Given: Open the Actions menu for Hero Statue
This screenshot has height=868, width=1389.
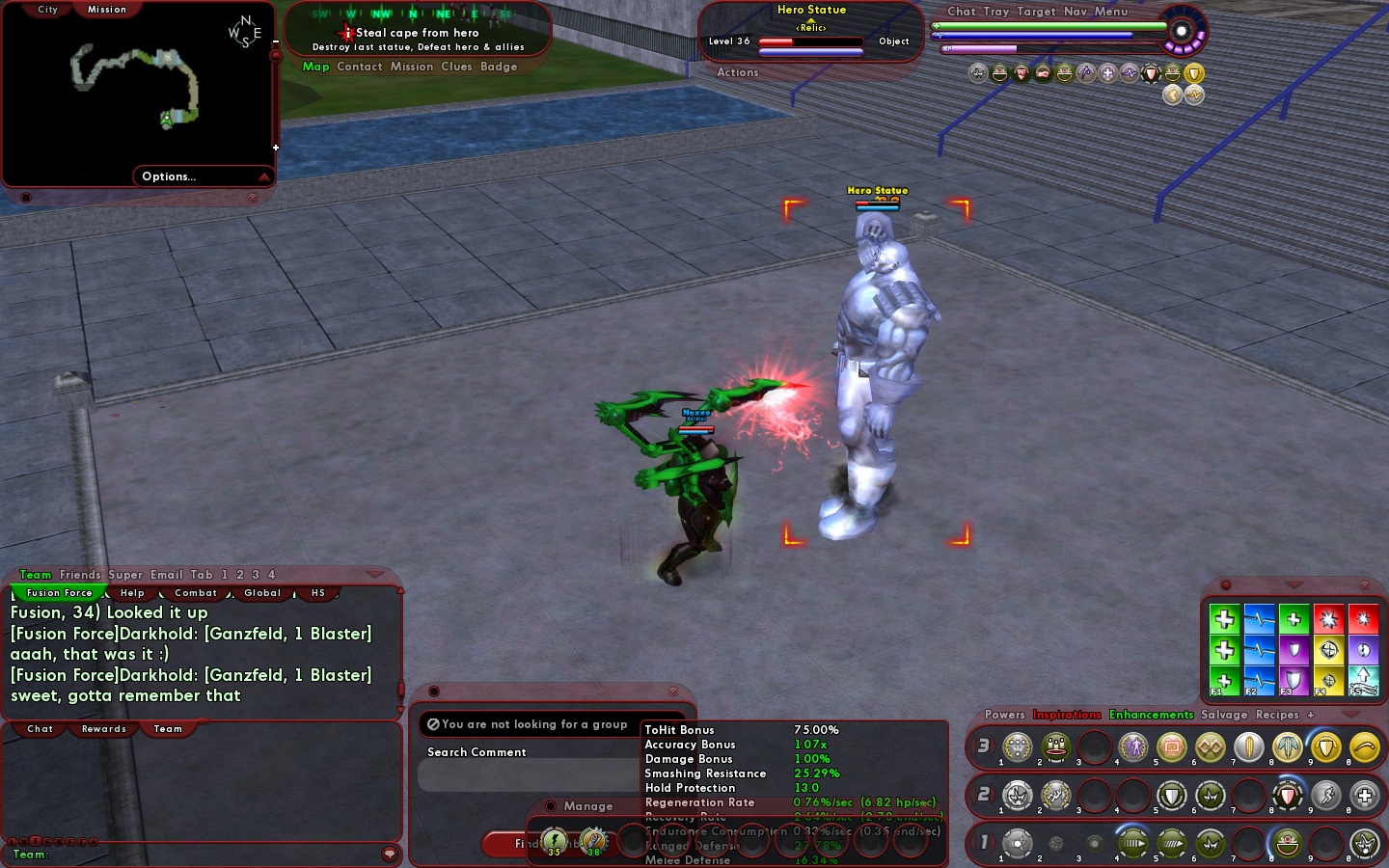Looking at the screenshot, I should click(x=738, y=72).
